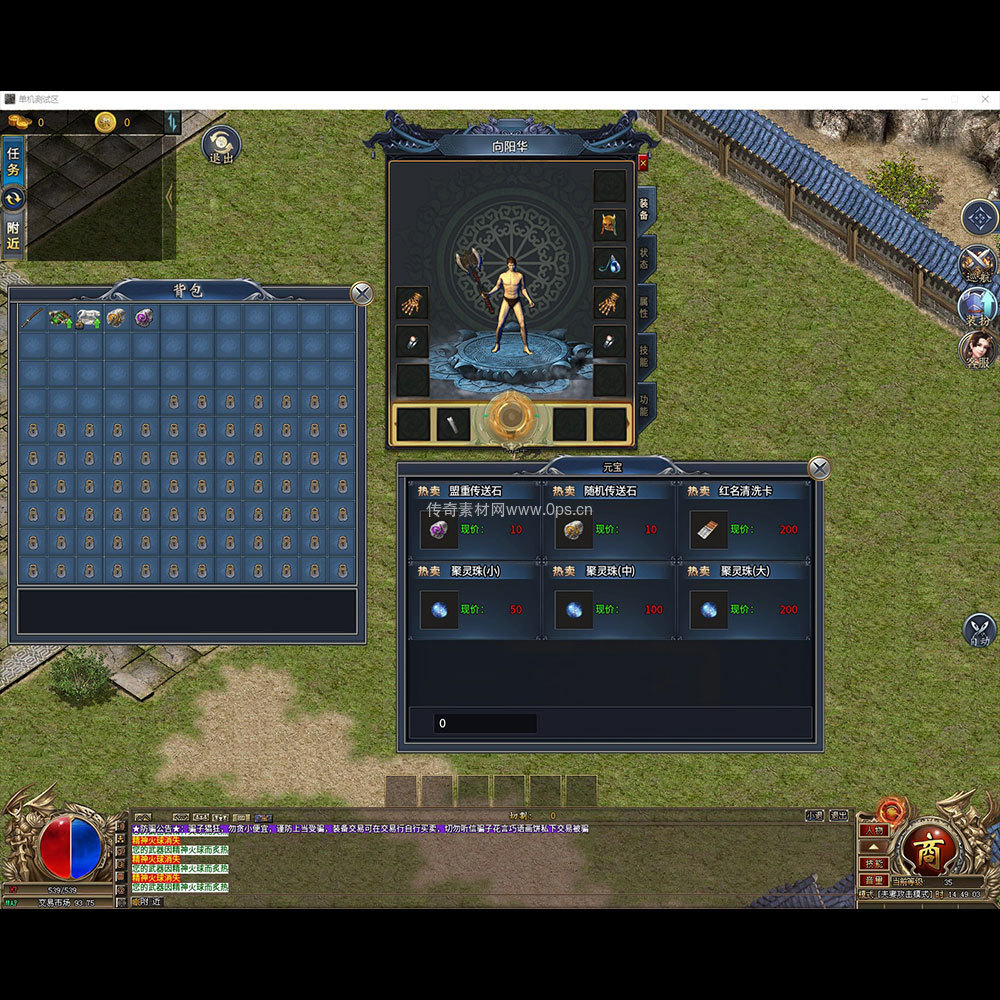Open the 任务 quest tab
This screenshot has height=1000, width=1000.
coord(14,162)
